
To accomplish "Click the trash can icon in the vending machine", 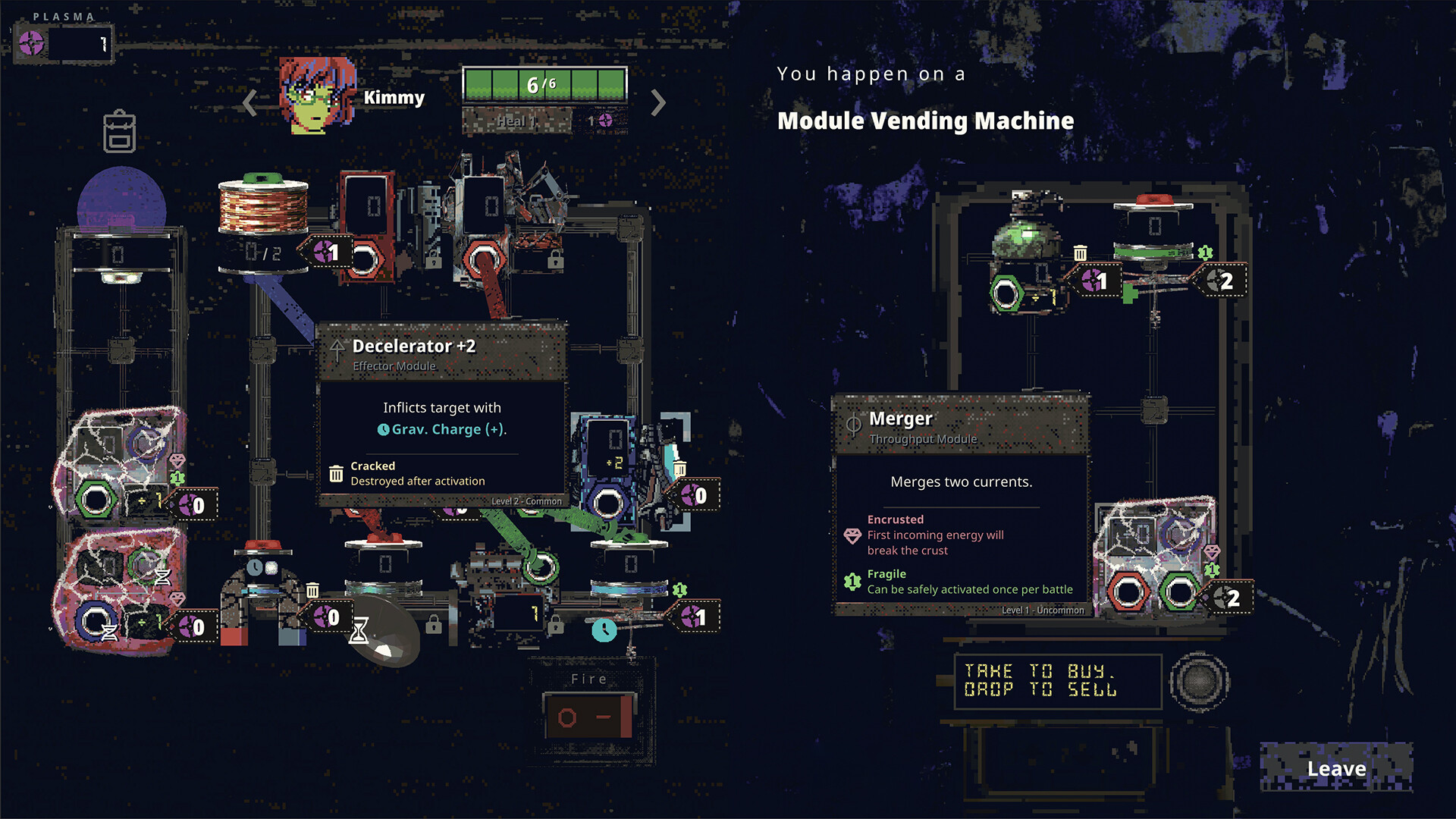I will coord(1080,253).
